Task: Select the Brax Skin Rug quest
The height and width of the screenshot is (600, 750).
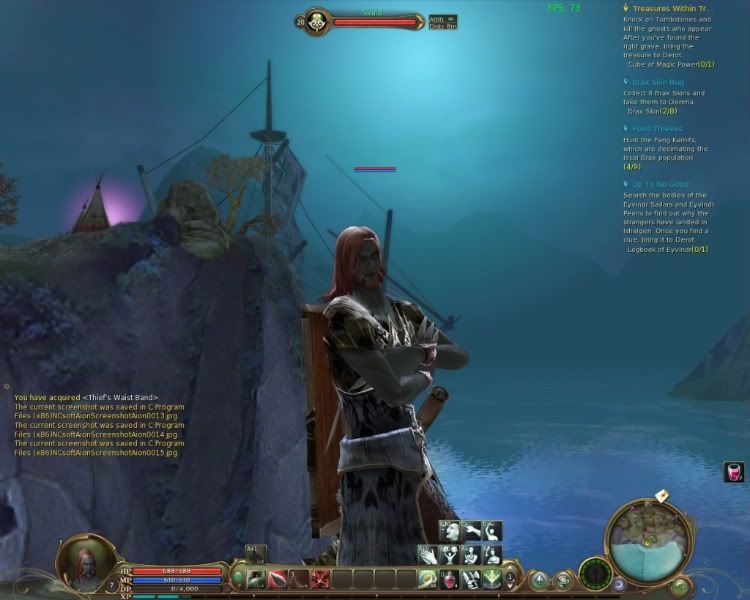Action: [x=657, y=79]
